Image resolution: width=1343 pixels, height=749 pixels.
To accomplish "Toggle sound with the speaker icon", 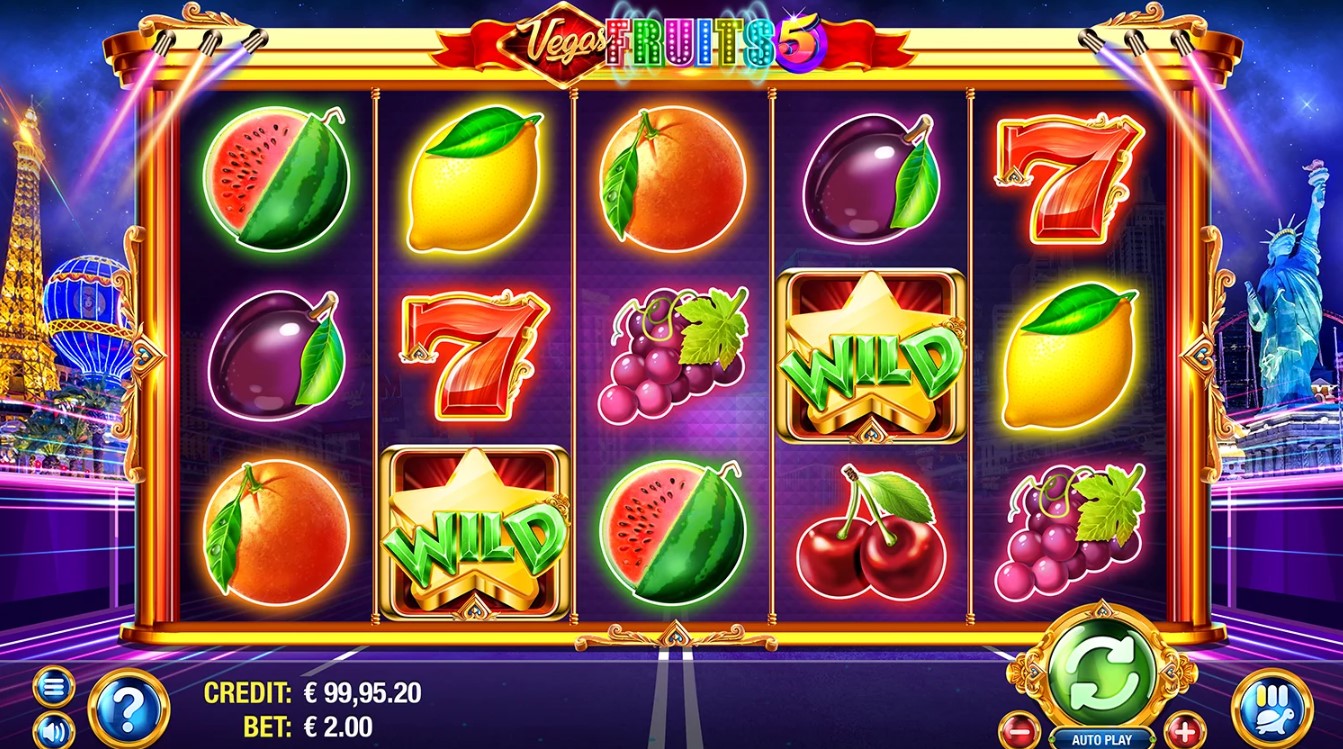I will (x=53, y=732).
